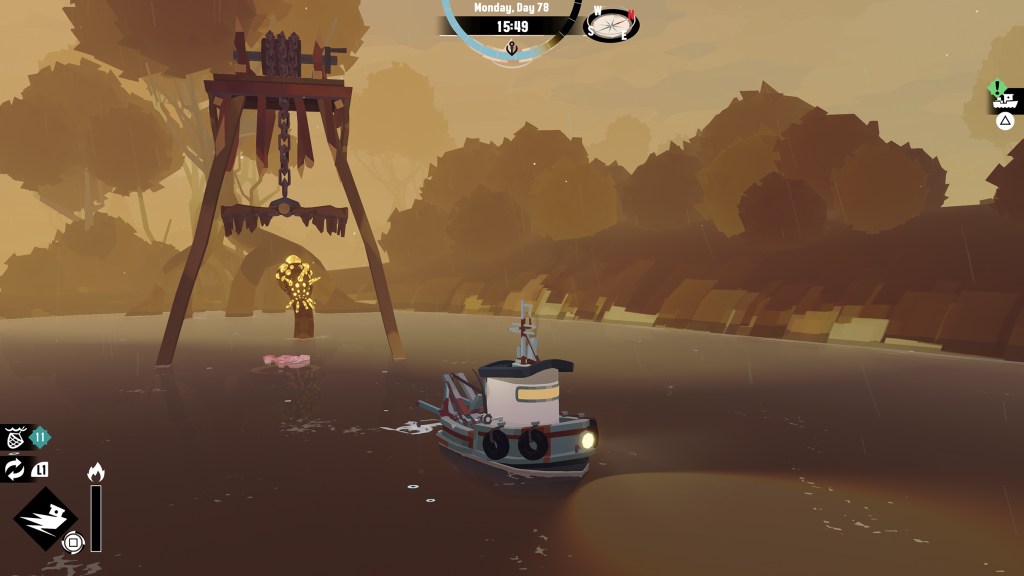Open the boat cargo icon
The width and height of the screenshot is (1024, 576).
[x=1004, y=100]
